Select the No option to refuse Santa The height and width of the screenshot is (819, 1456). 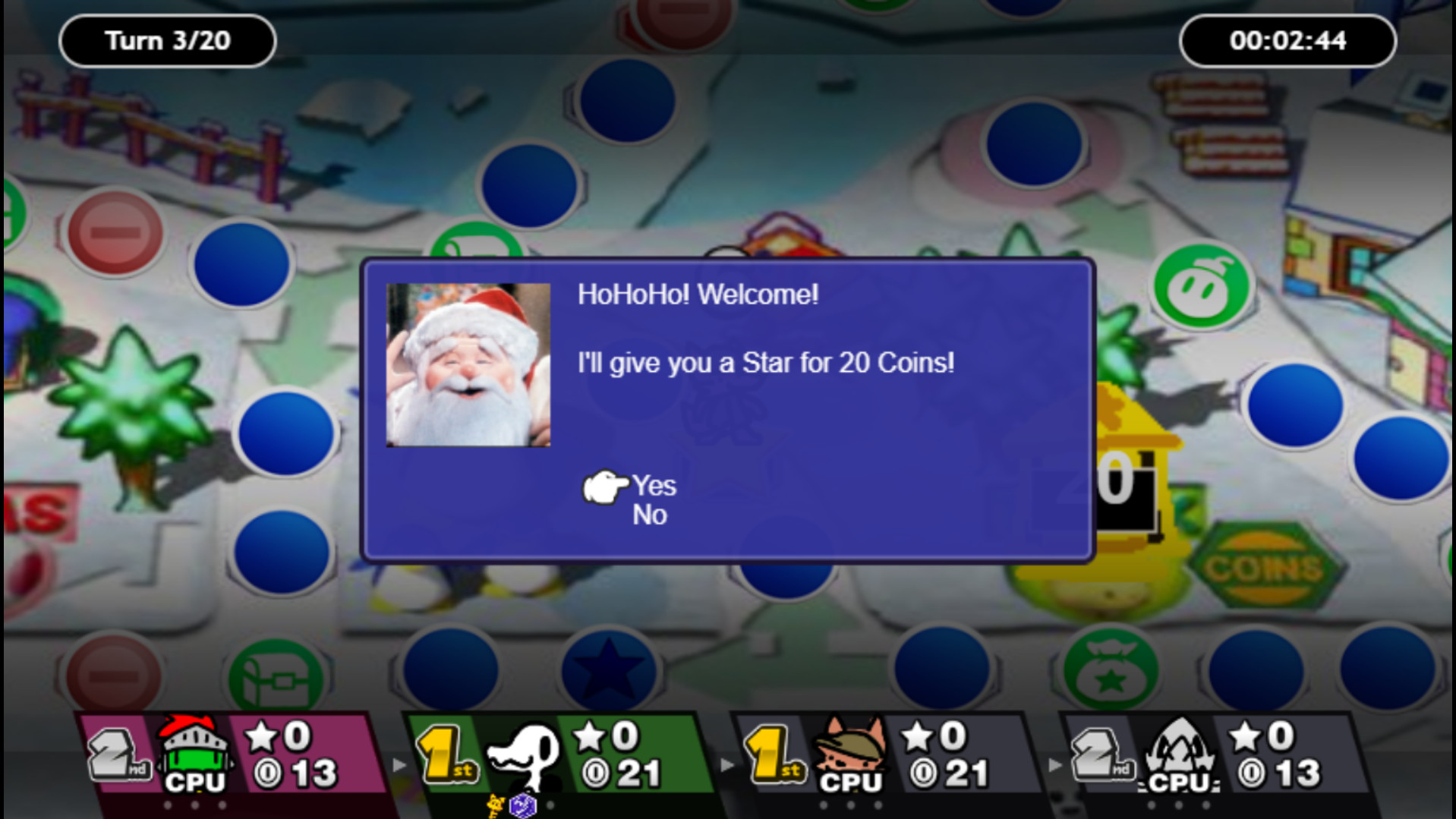tap(650, 514)
